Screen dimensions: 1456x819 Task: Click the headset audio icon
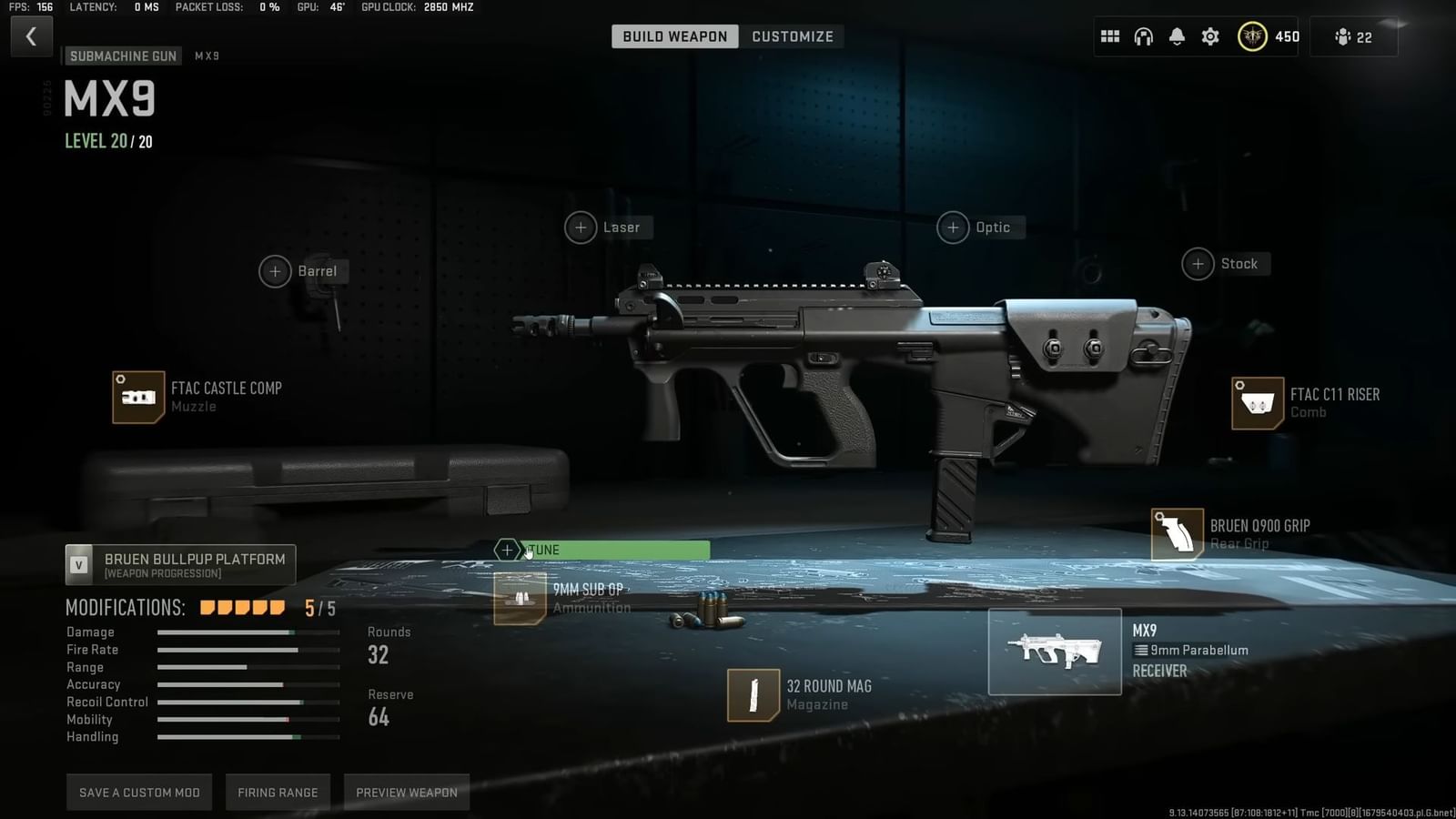pyautogui.click(x=1143, y=36)
